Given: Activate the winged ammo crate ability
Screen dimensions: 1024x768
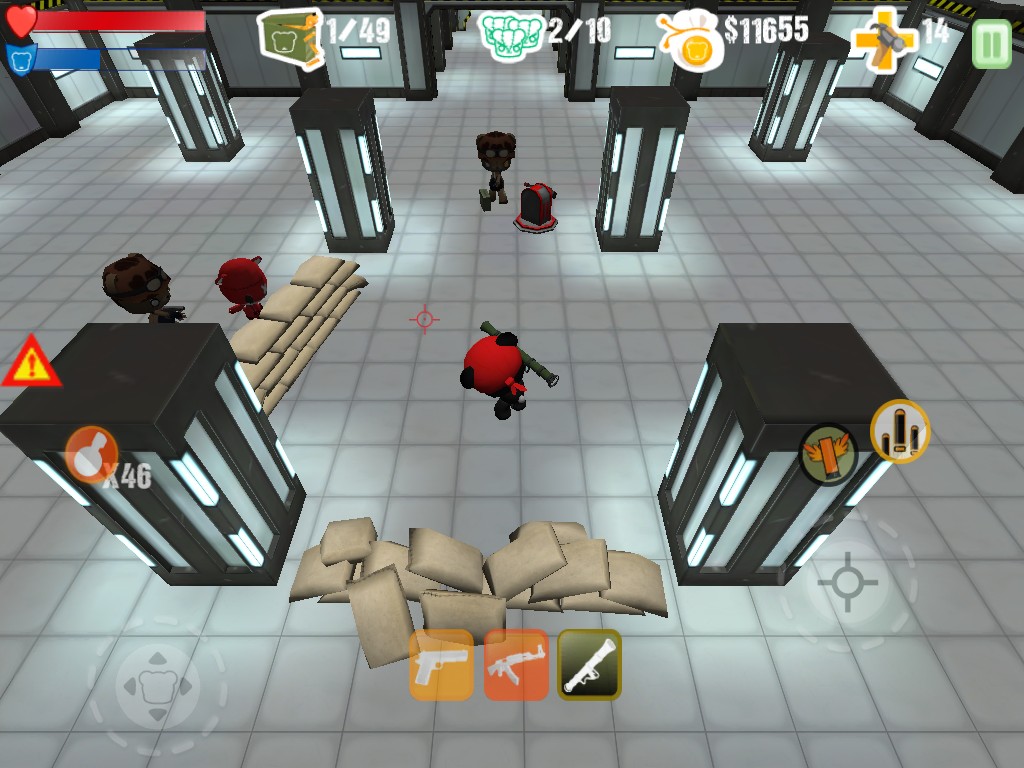Looking at the screenshot, I should point(828,453).
